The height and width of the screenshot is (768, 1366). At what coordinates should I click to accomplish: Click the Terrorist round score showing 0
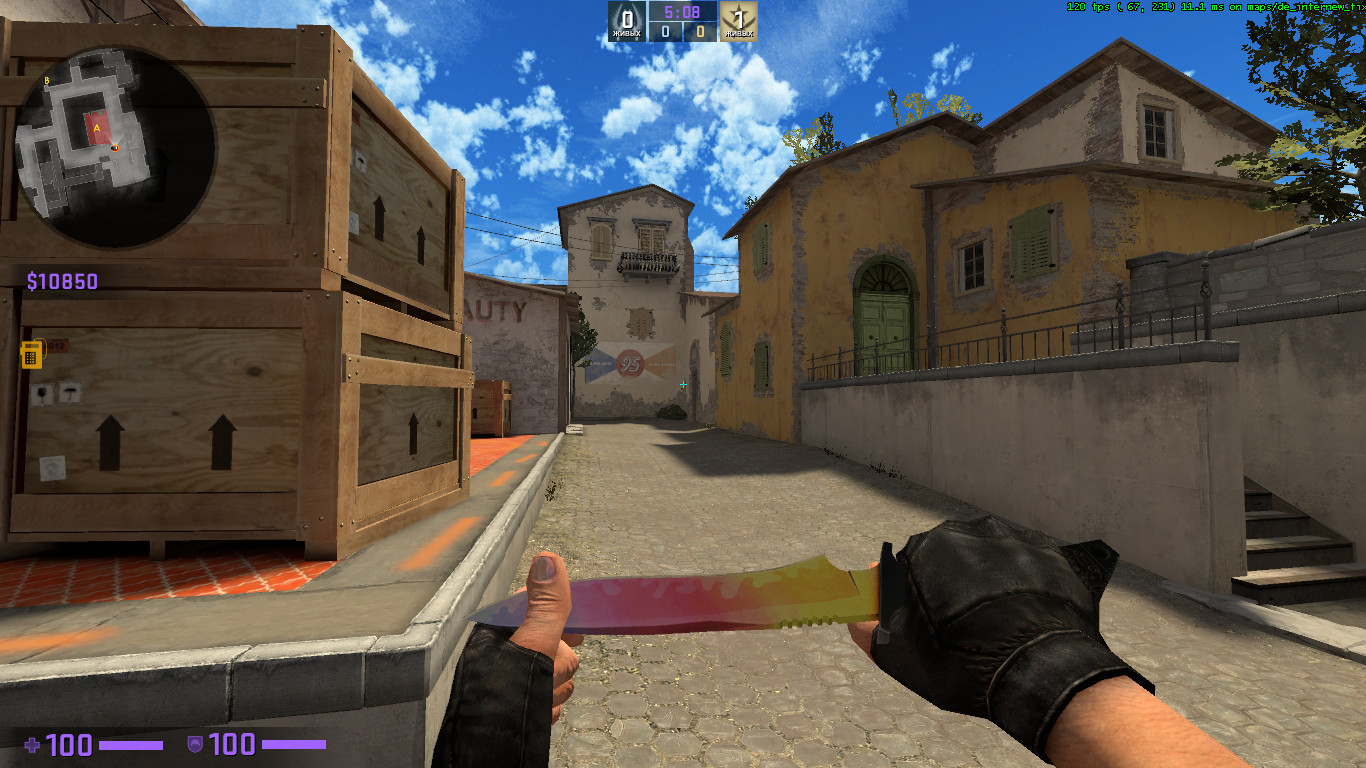coord(702,30)
